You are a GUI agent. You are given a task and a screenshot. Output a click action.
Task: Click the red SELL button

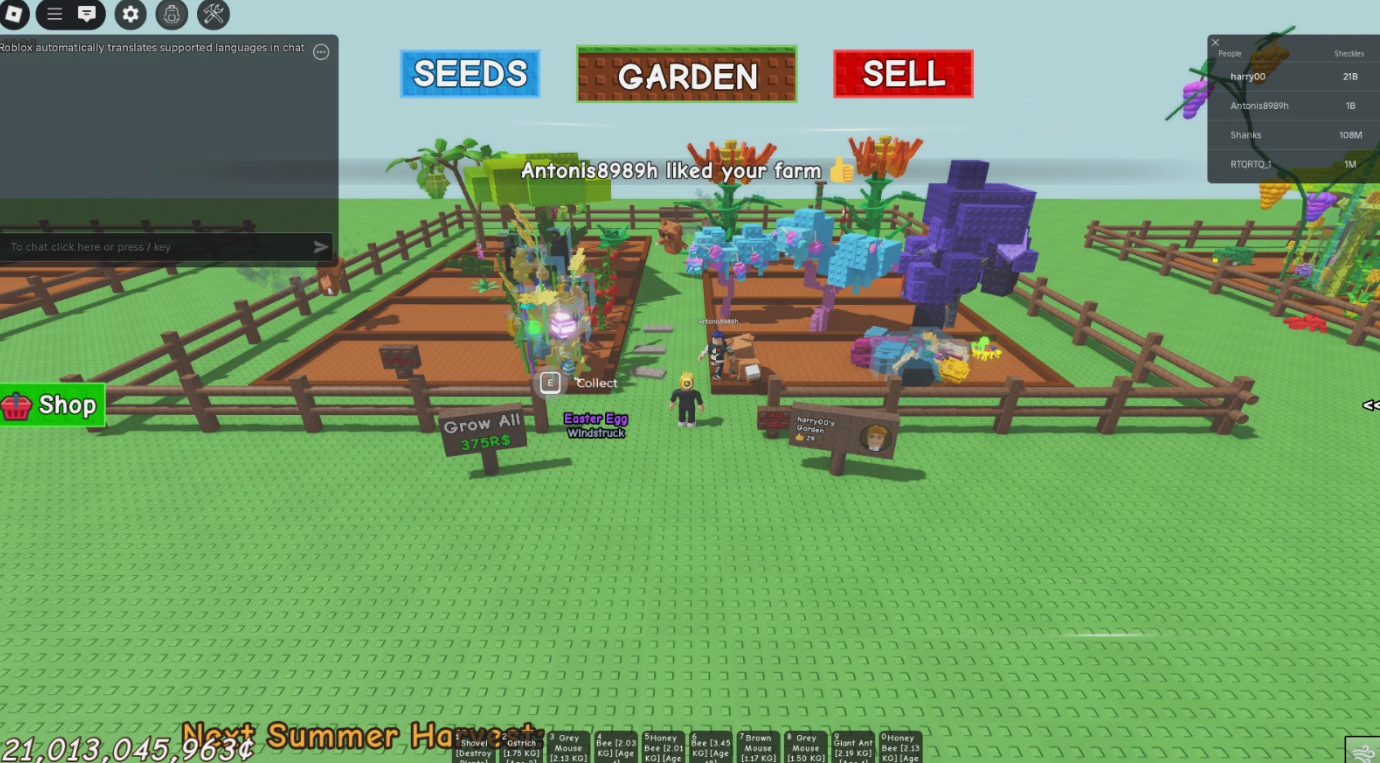[x=903, y=73]
